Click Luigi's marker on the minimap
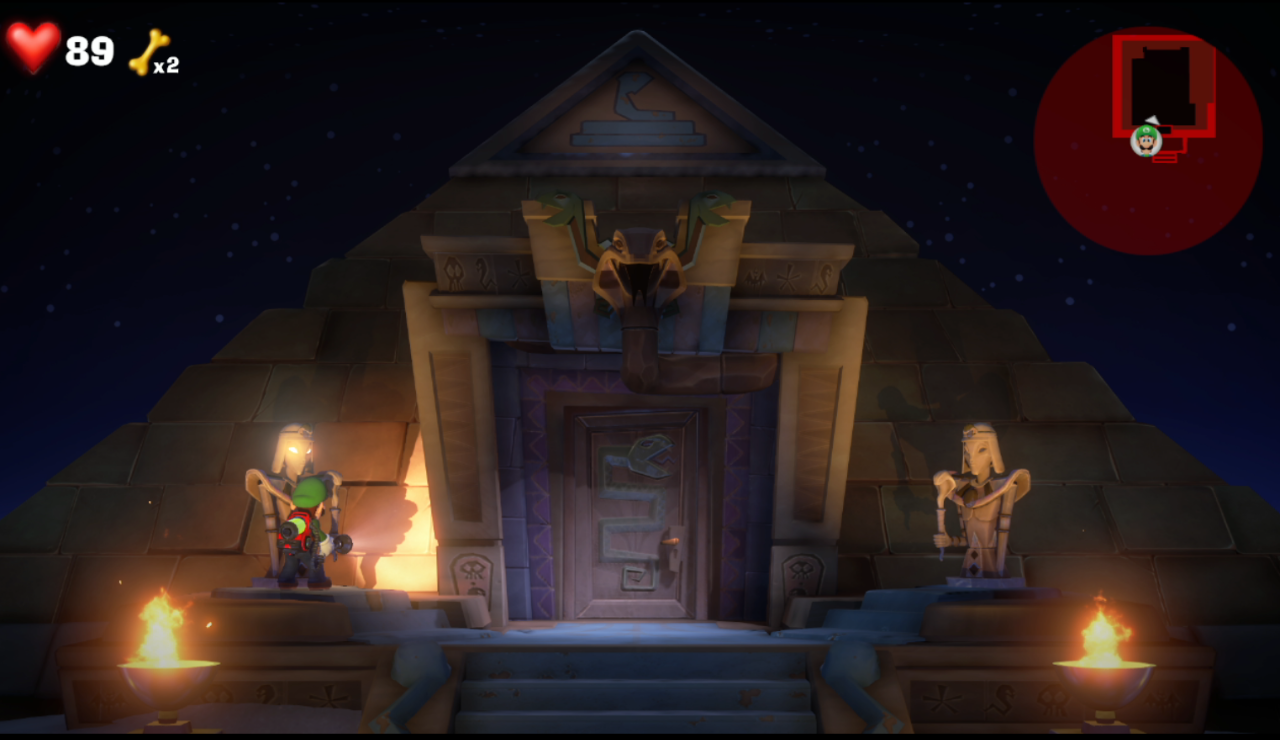Image resolution: width=1280 pixels, height=740 pixels. pos(1146,139)
